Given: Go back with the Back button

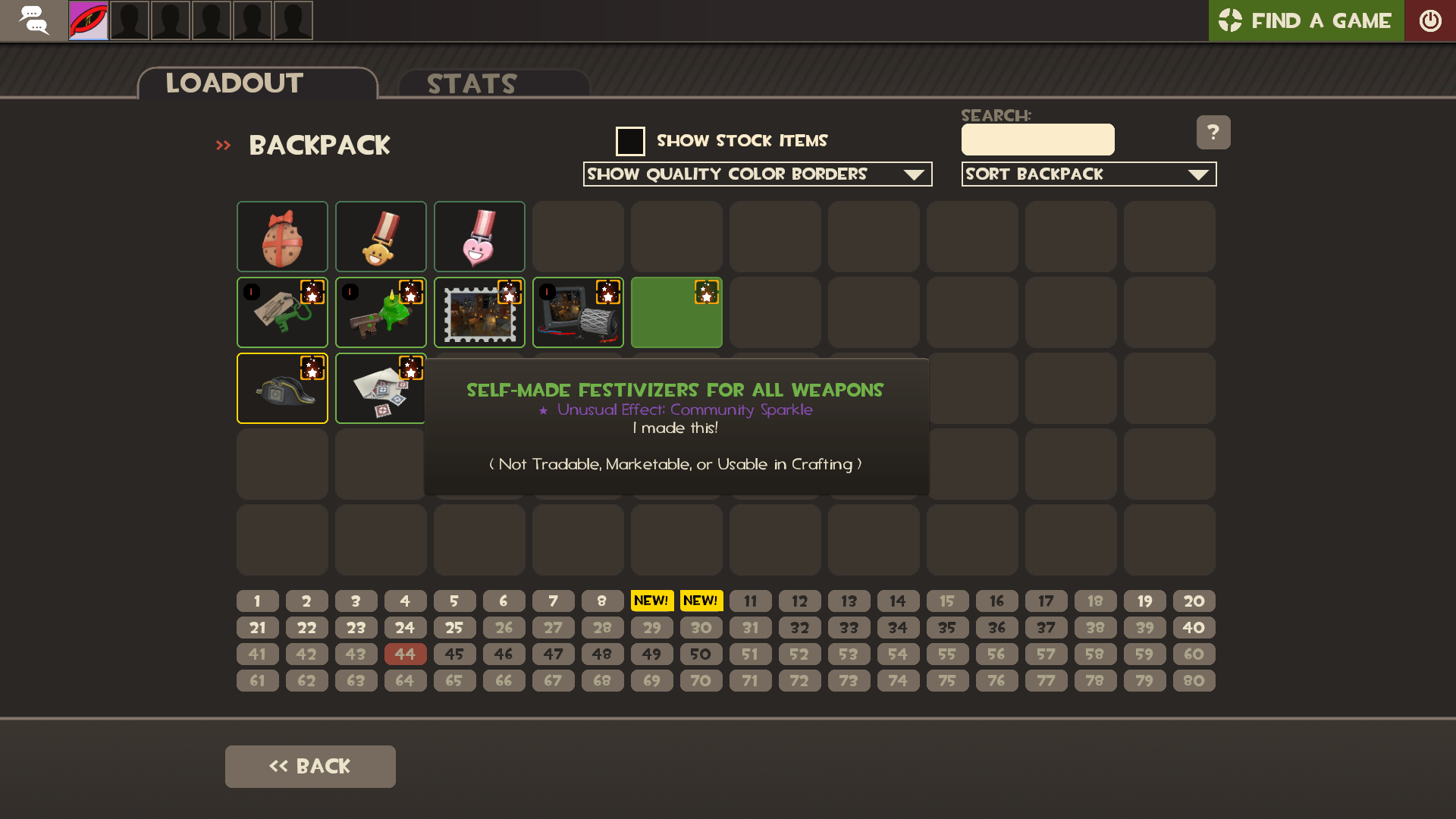Looking at the screenshot, I should click(x=310, y=766).
